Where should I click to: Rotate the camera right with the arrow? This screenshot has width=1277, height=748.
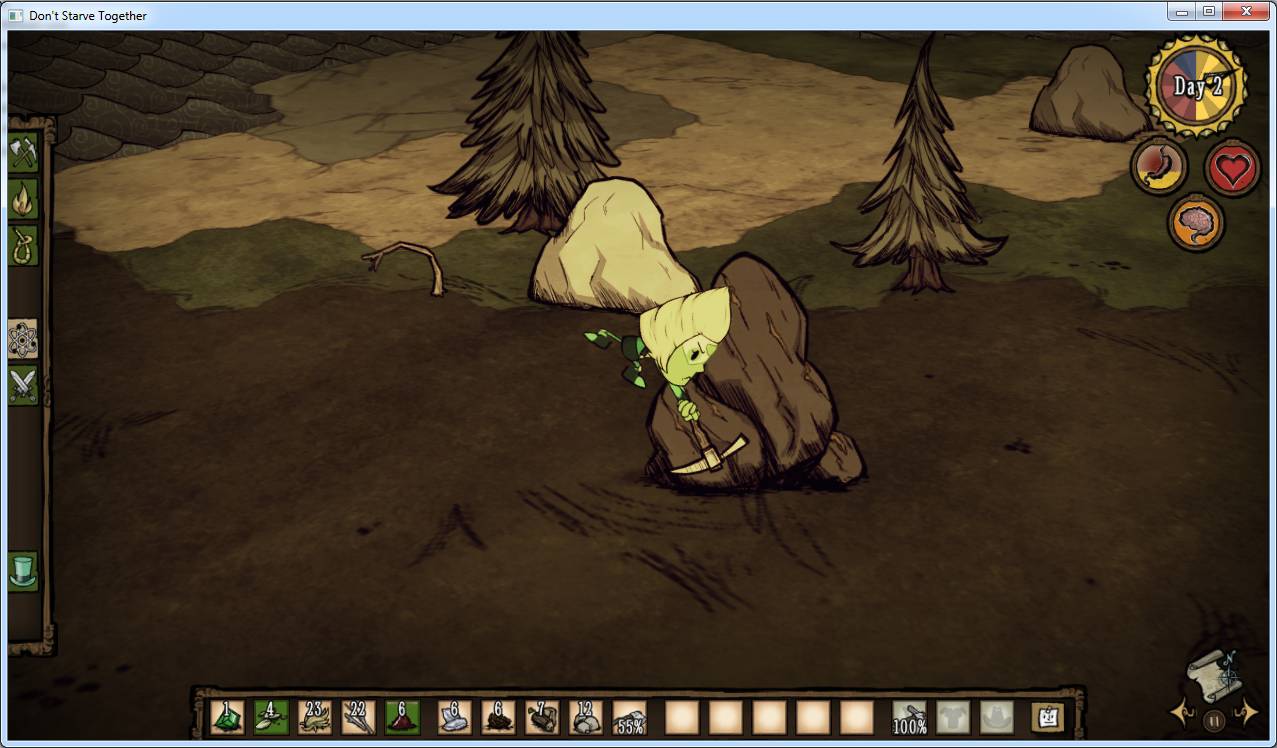[x=1247, y=712]
